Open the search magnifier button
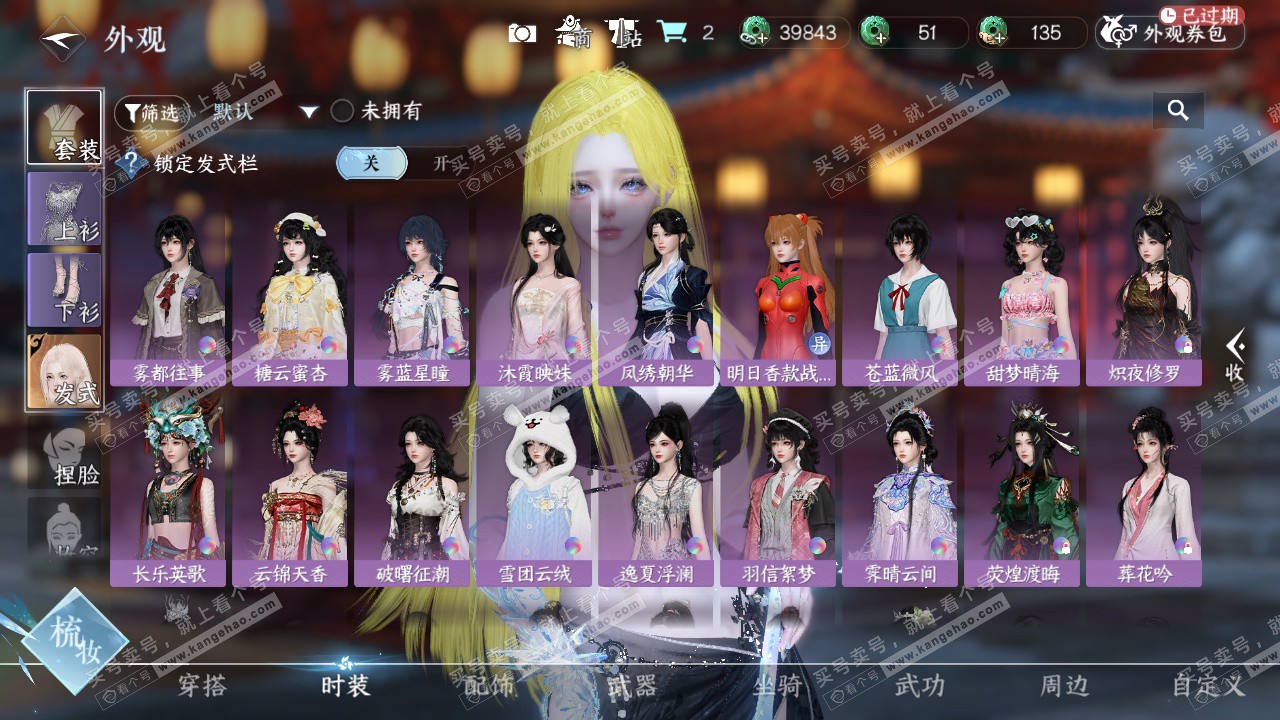This screenshot has width=1280, height=720. click(x=1178, y=111)
